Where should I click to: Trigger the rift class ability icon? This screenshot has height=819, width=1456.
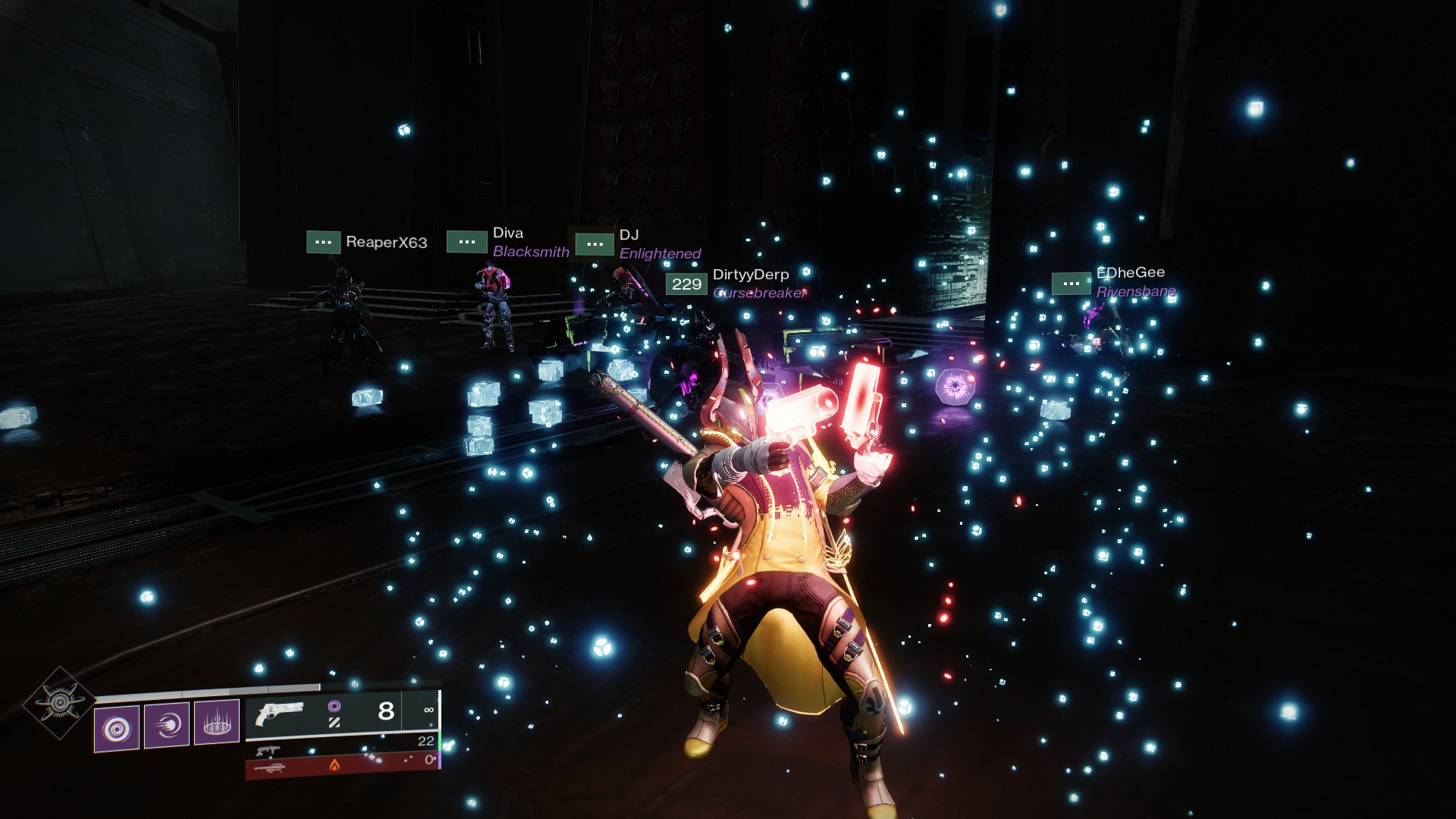coord(217,721)
